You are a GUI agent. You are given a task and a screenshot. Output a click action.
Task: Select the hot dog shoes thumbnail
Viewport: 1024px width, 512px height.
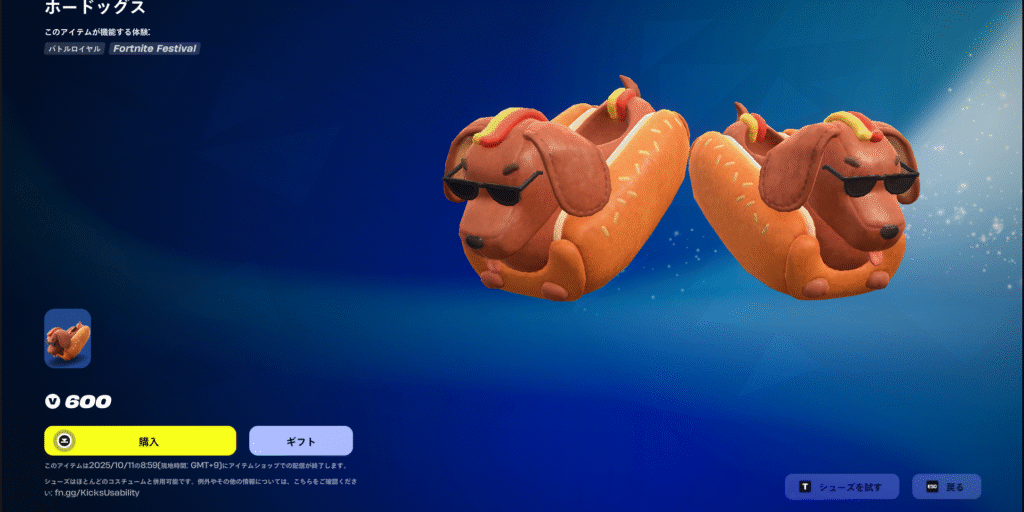tap(67, 338)
